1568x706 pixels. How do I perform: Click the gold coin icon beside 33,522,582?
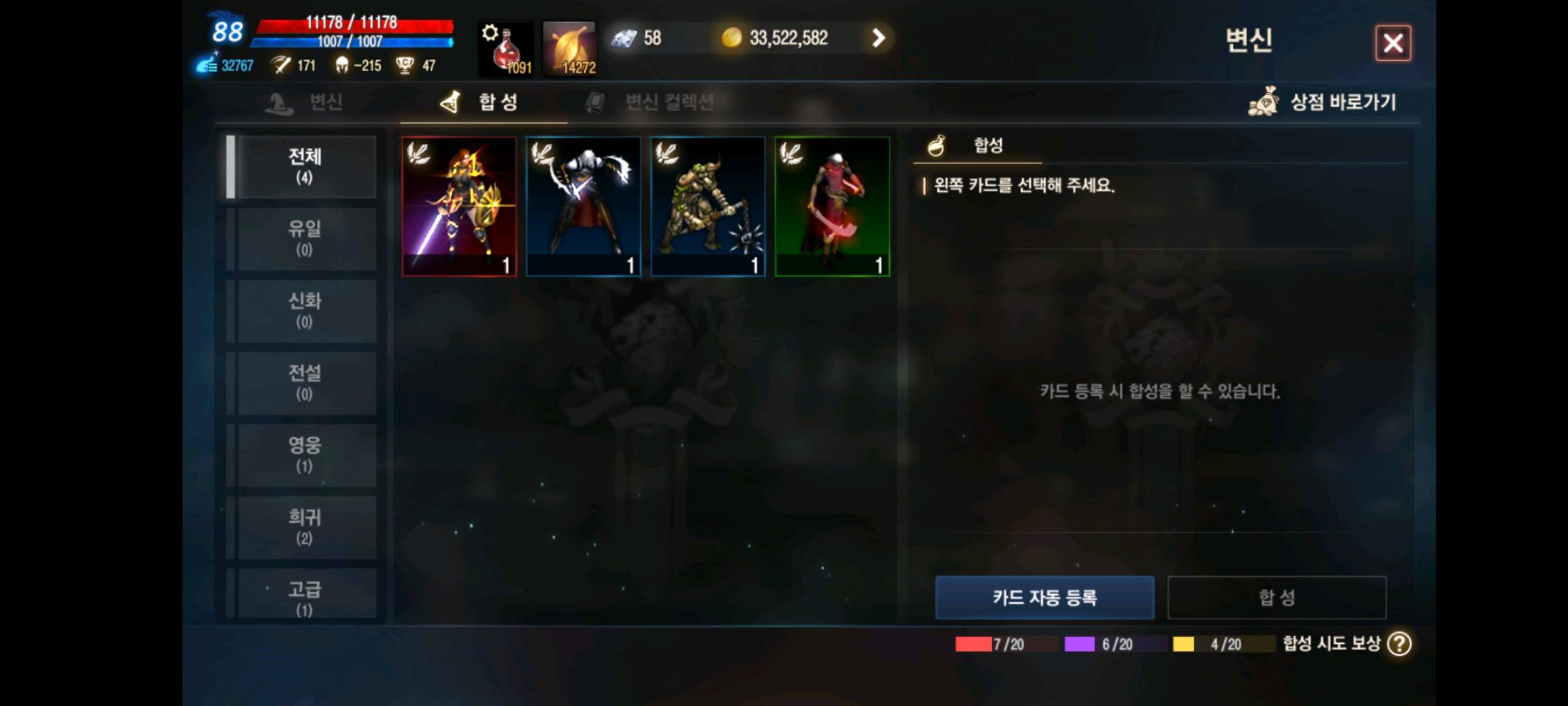point(731,37)
